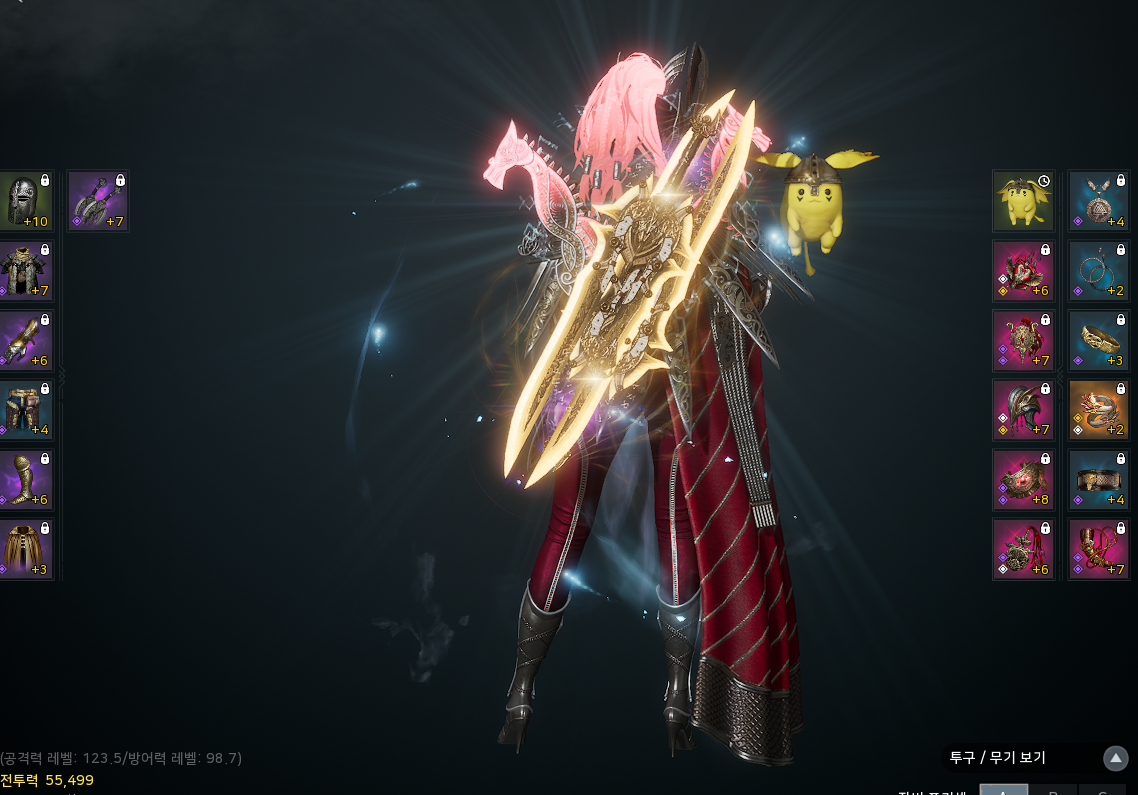This screenshot has height=795, width=1138.
Task: Select the +4 triangle pendant necklace slot
Action: (1098, 201)
